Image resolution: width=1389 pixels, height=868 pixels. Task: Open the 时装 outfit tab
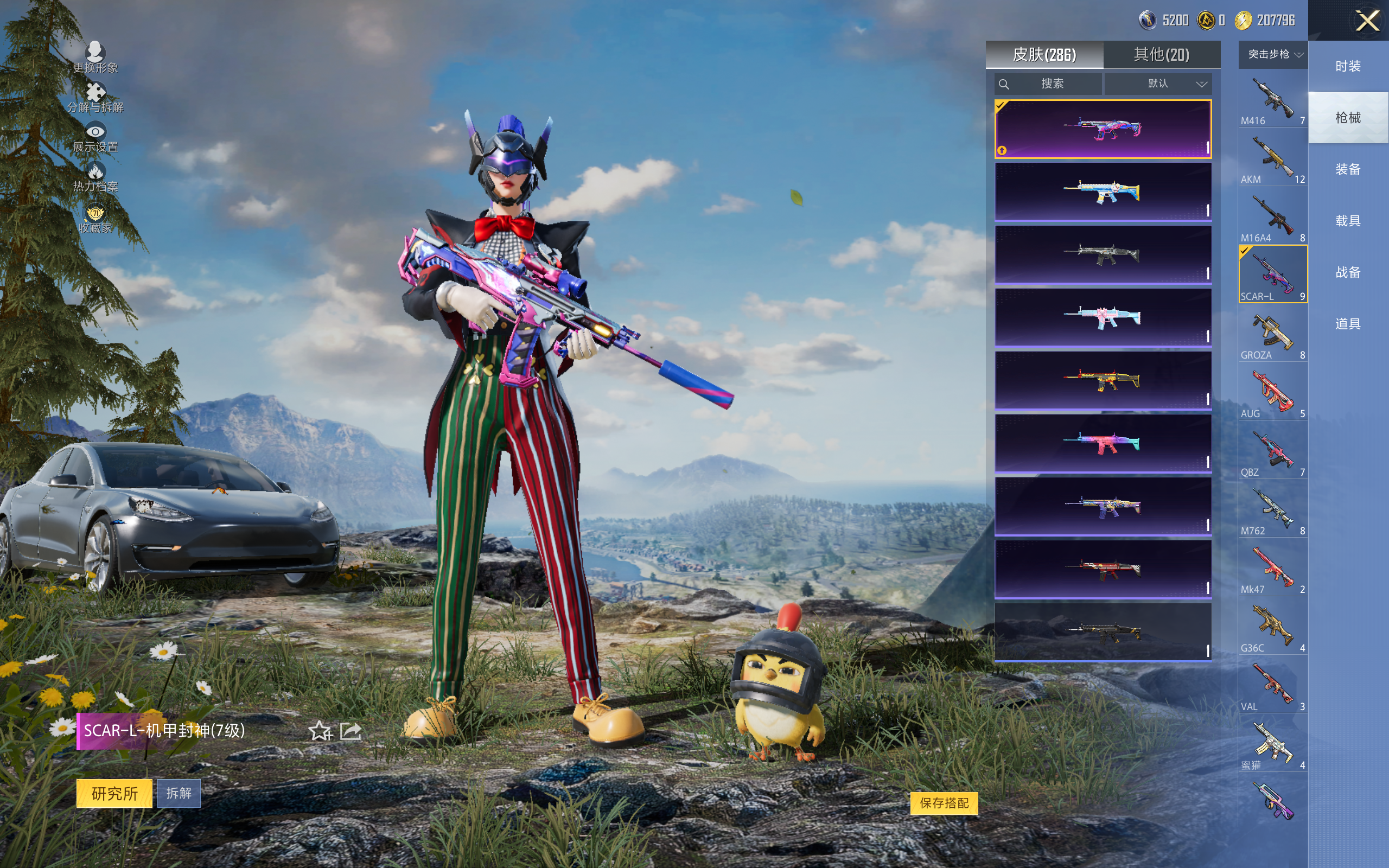point(1348,67)
